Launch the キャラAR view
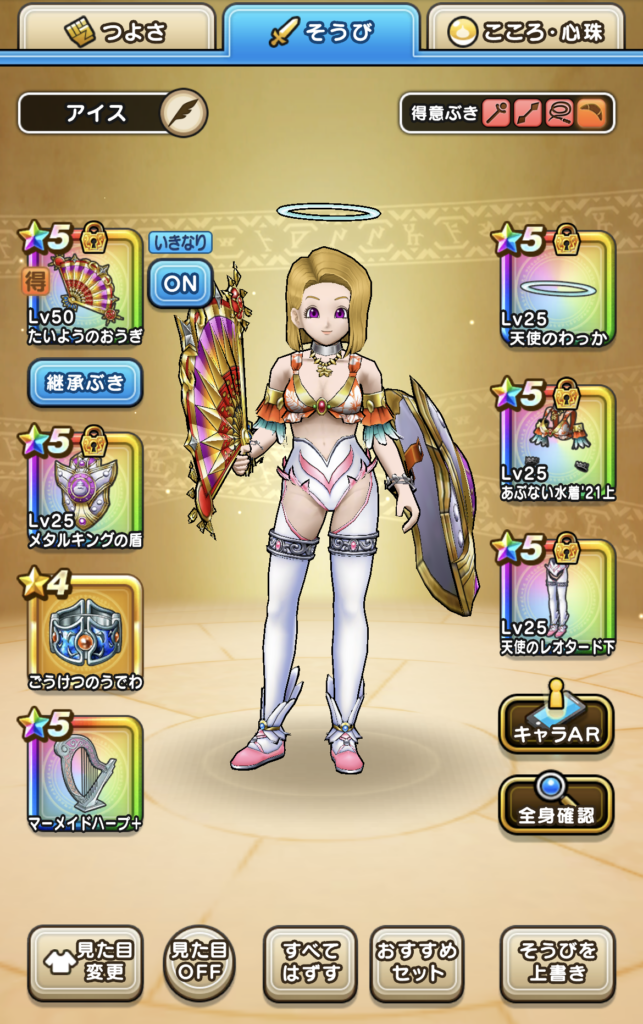 [556, 723]
